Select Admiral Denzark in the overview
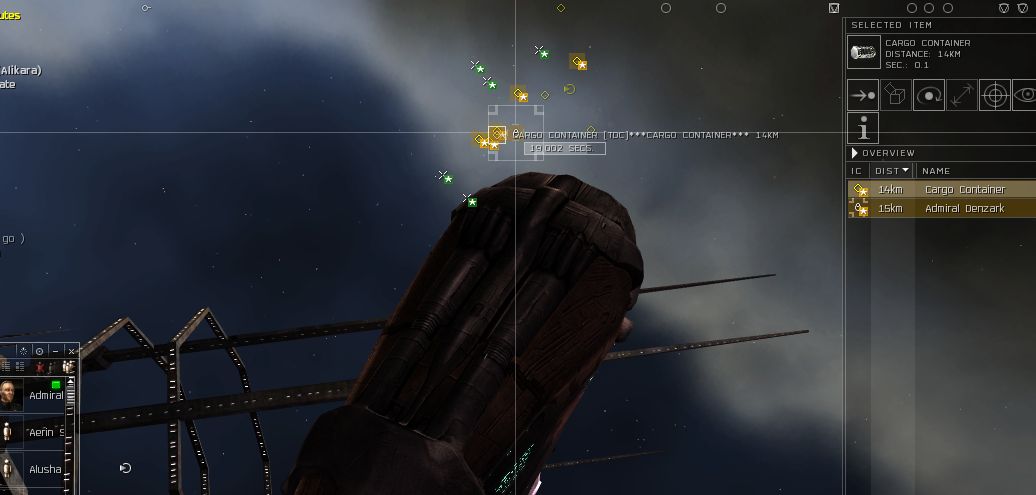 pyautogui.click(x=964, y=208)
